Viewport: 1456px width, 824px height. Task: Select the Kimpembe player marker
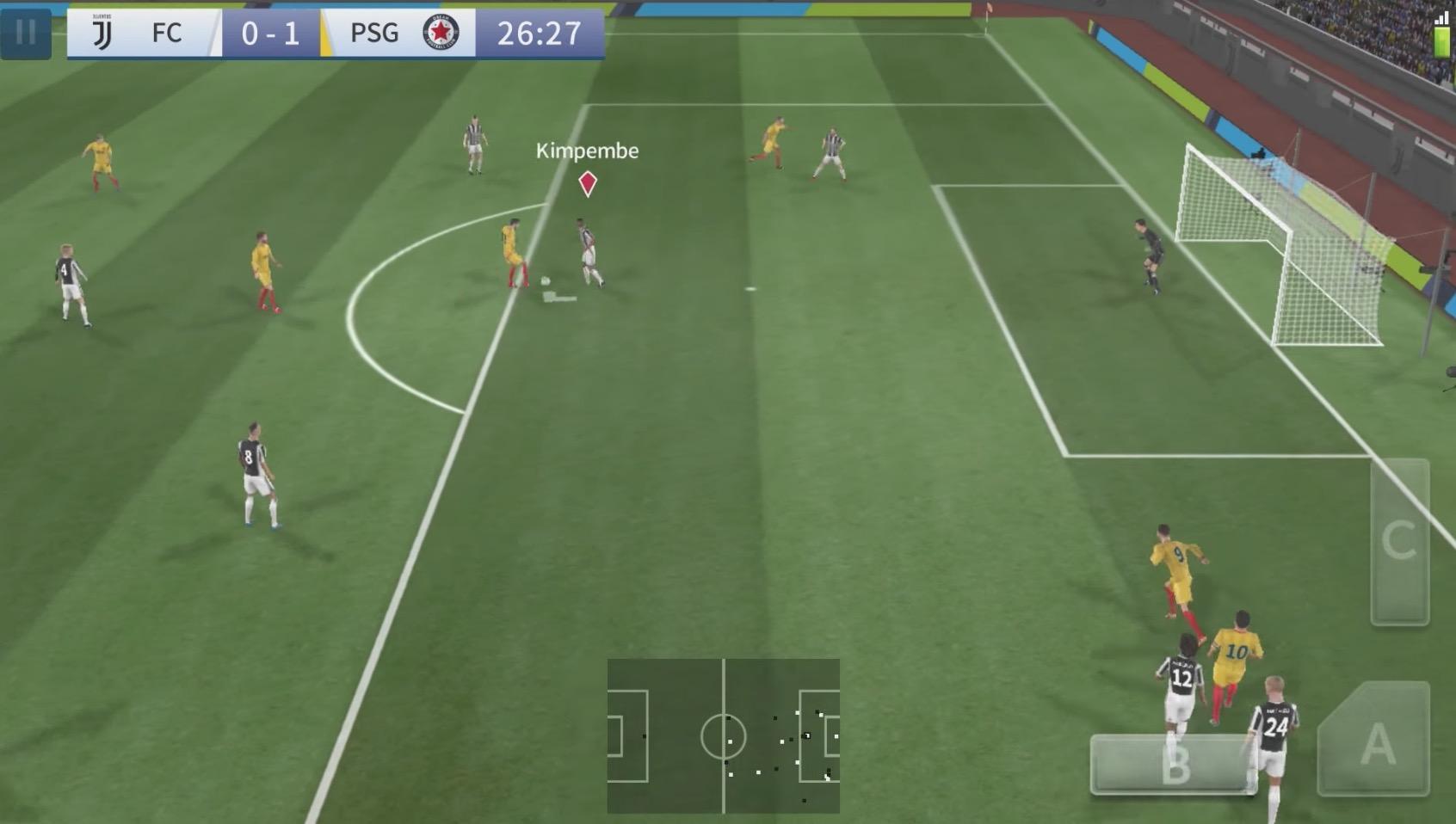coord(588,182)
